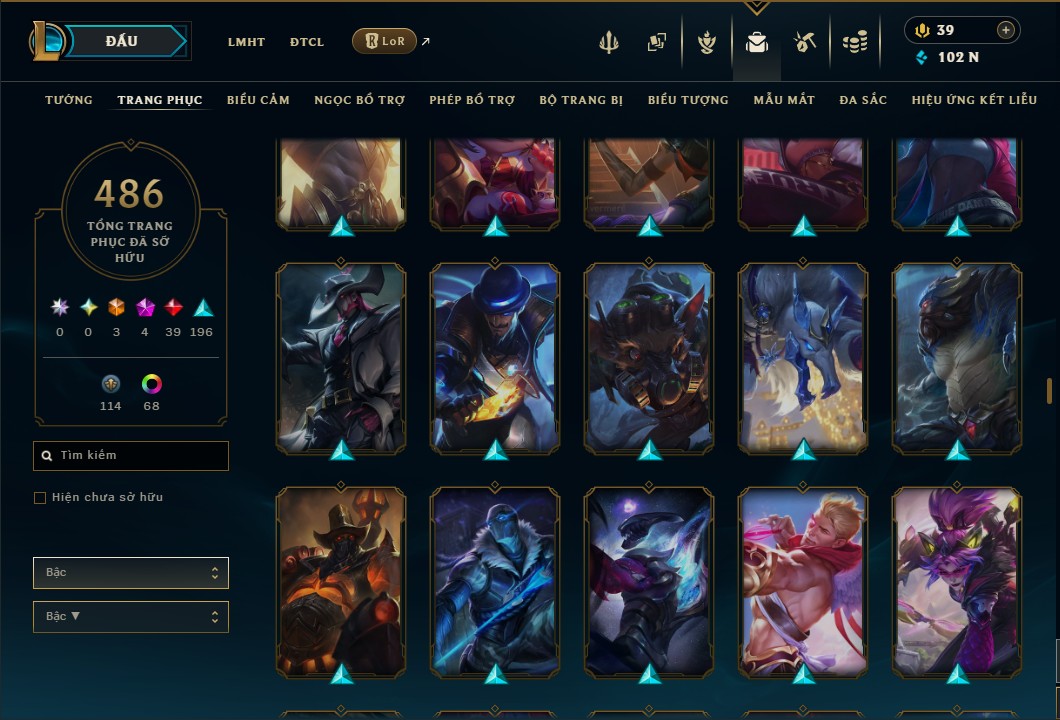The image size is (1060, 720).
Task: Open the loot hammer icon
Action: click(x=805, y=42)
